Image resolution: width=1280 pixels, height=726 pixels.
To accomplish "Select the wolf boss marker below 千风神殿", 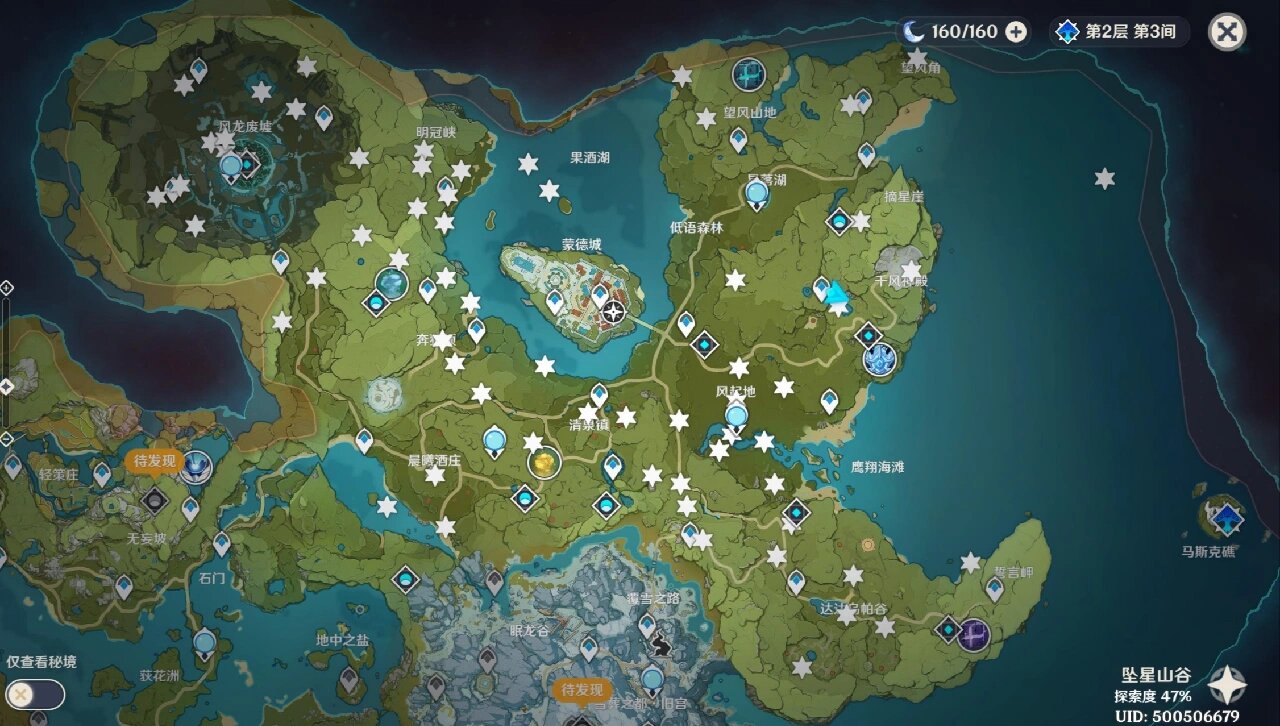I will point(879,358).
